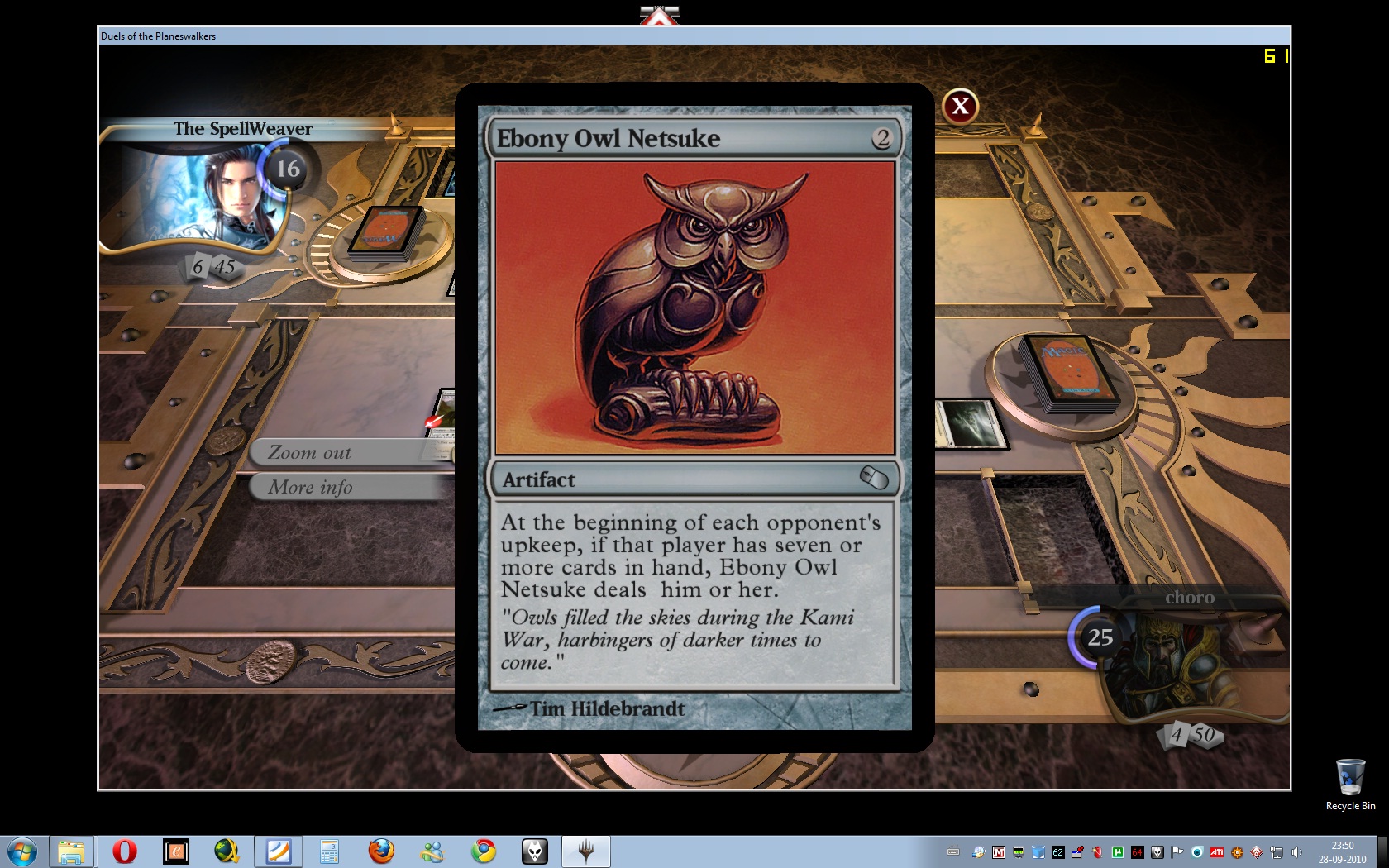Launch Firefox from the taskbar
The width and height of the screenshot is (1389, 868).
click(x=380, y=851)
